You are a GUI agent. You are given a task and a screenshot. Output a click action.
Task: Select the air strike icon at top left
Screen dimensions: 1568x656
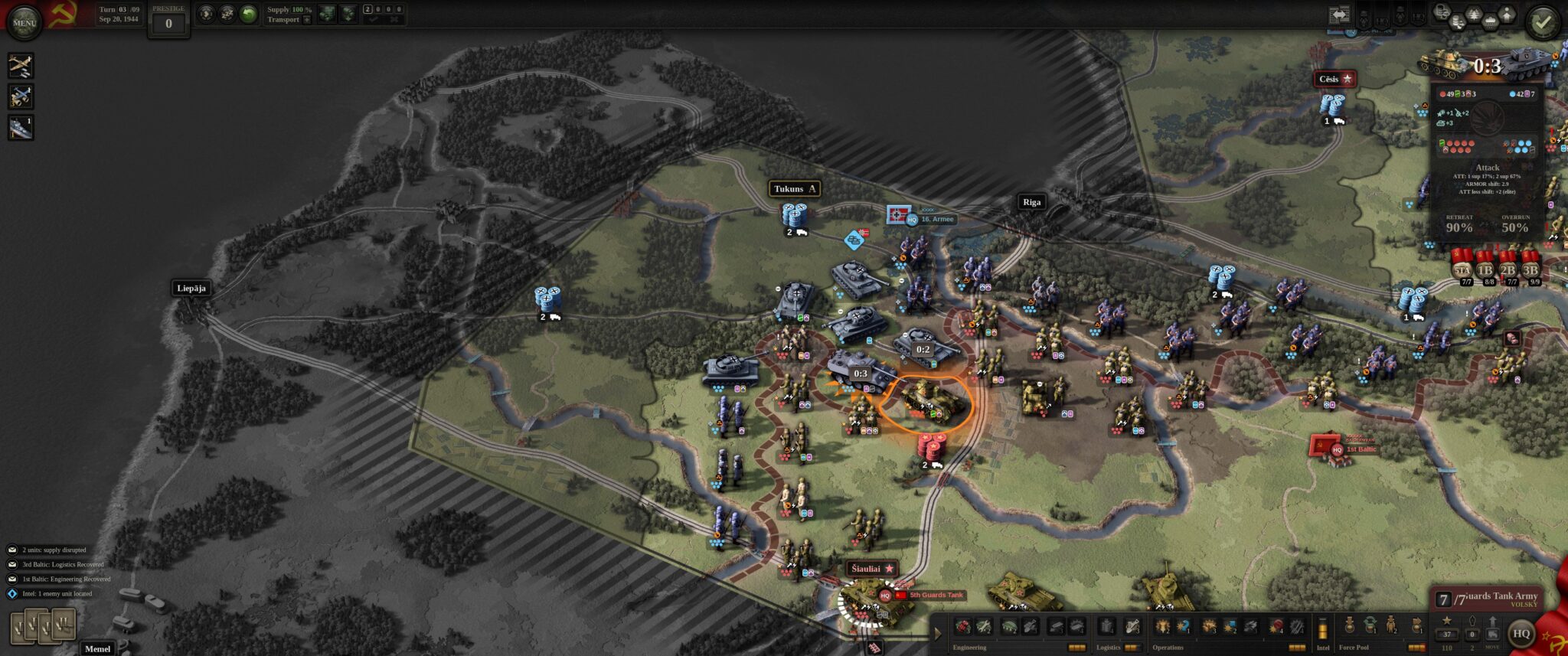21,67
